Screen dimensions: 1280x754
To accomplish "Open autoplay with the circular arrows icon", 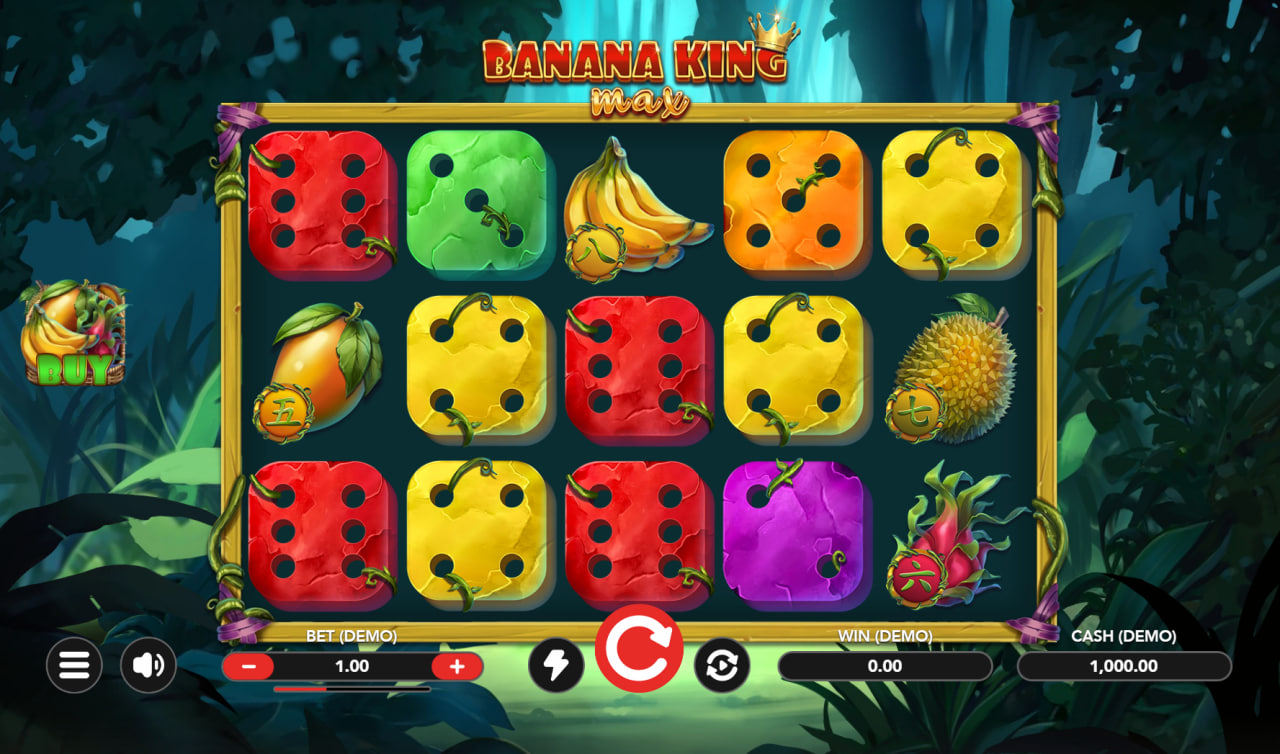I will click(x=722, y=664).
